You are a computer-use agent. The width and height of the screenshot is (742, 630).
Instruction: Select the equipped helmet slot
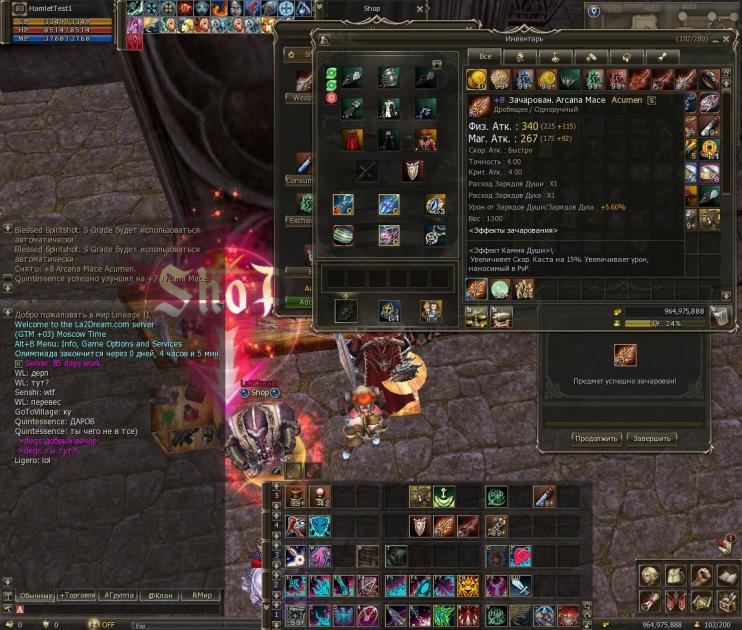tap(388, 78)
